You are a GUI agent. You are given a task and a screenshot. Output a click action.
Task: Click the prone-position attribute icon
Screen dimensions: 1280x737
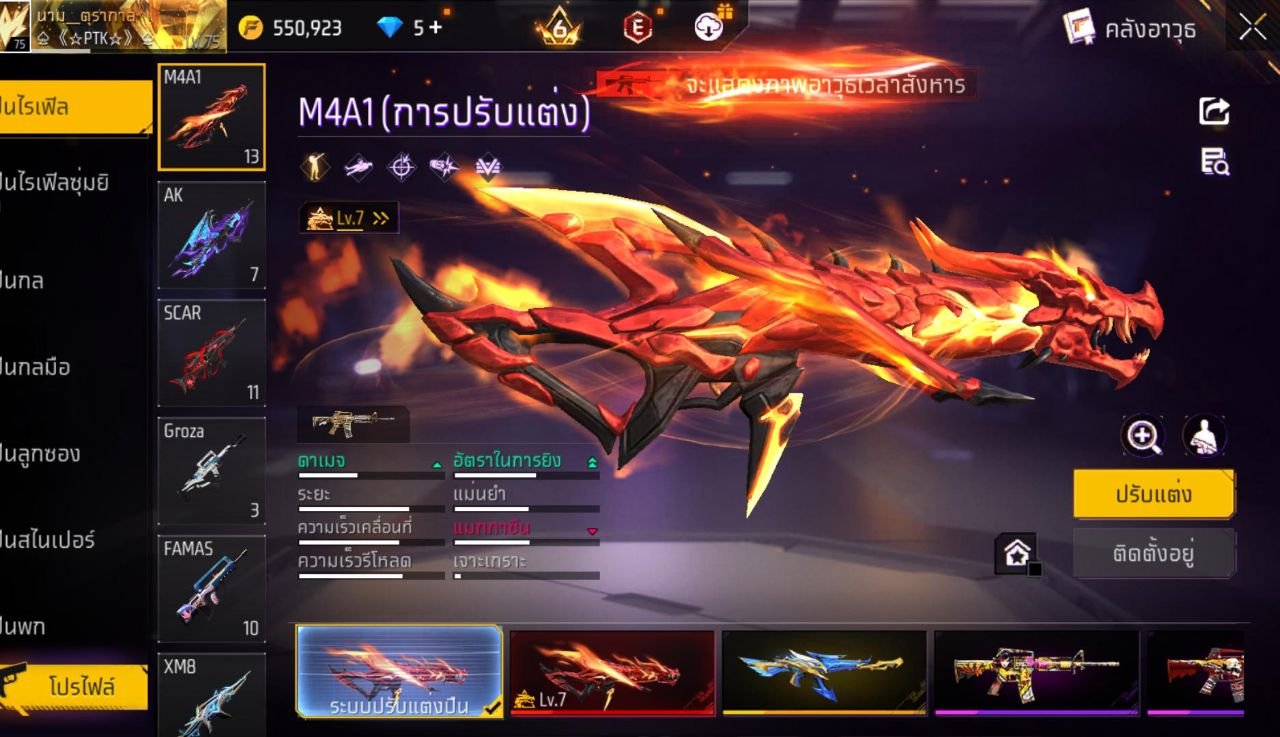tap(359, 166)
